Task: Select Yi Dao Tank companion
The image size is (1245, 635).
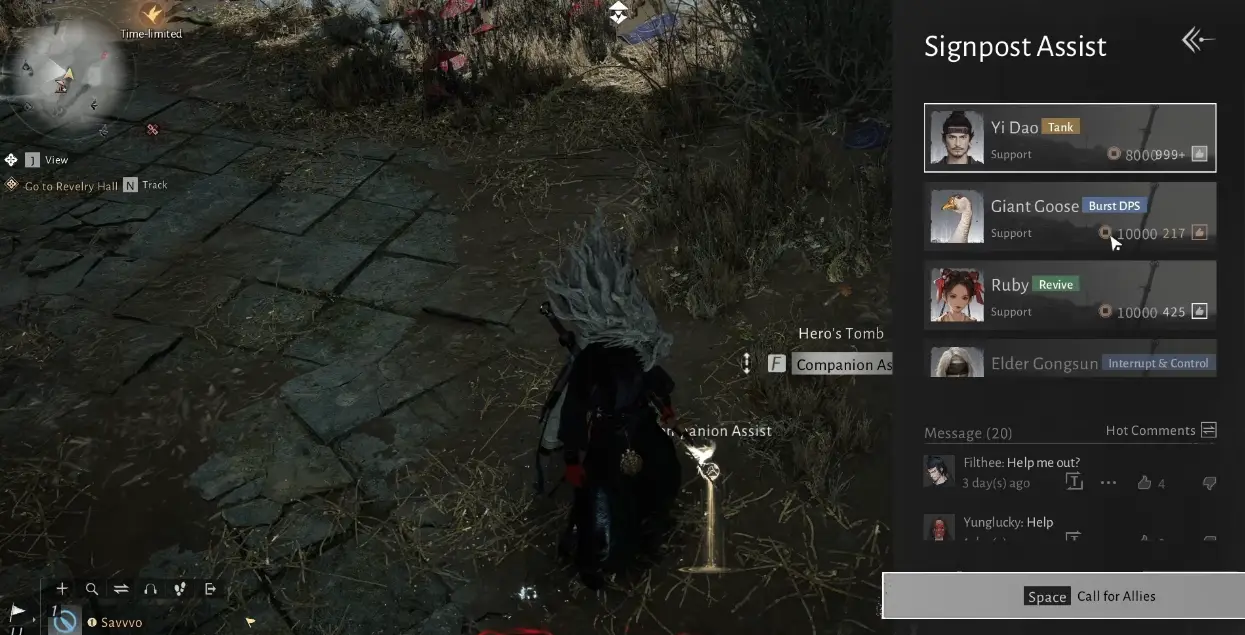Action: click(x=1069, y=138)
